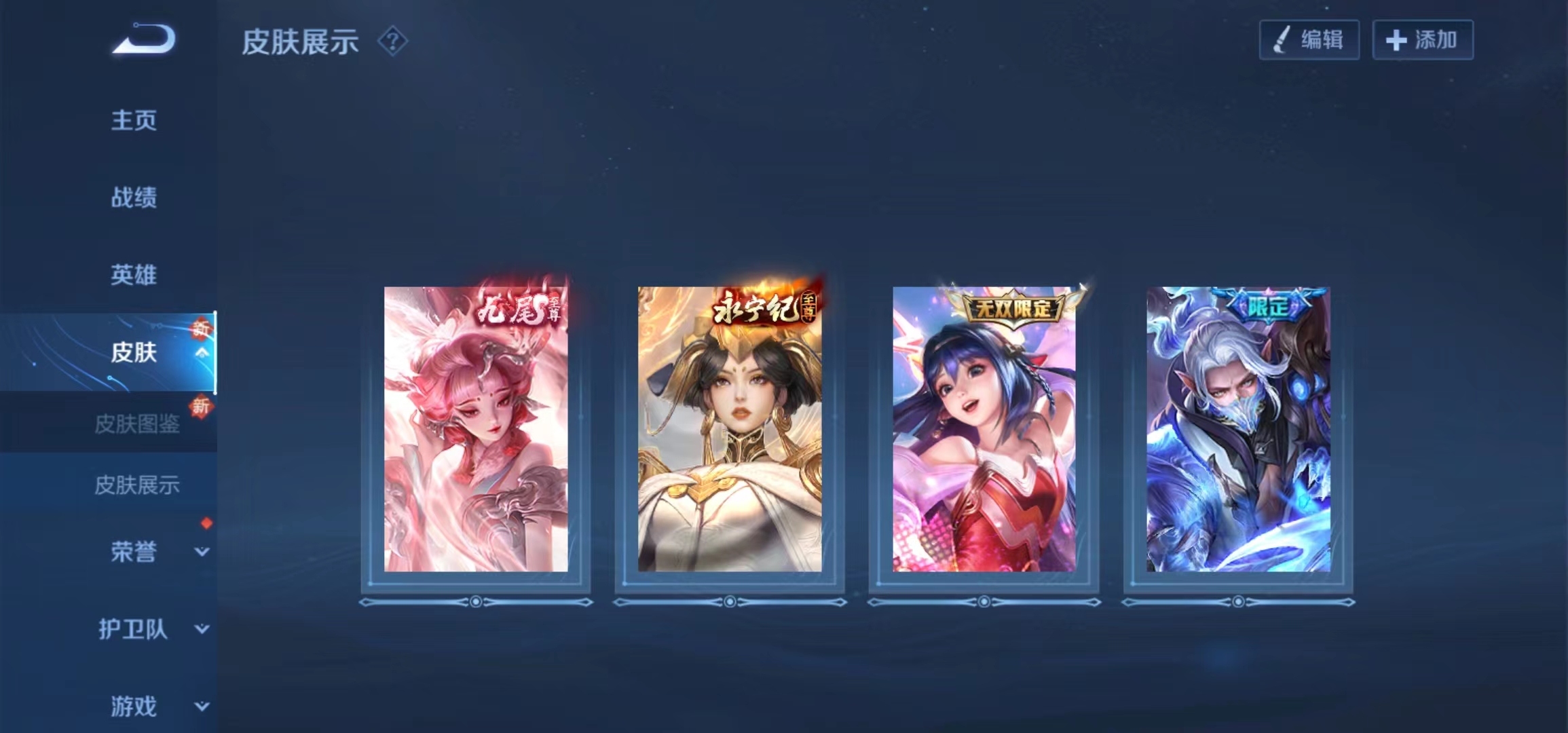Open the 英雄 section in the sidebar
The width and height of the screenshot is (1568, 733).
(x=133, y=276)
